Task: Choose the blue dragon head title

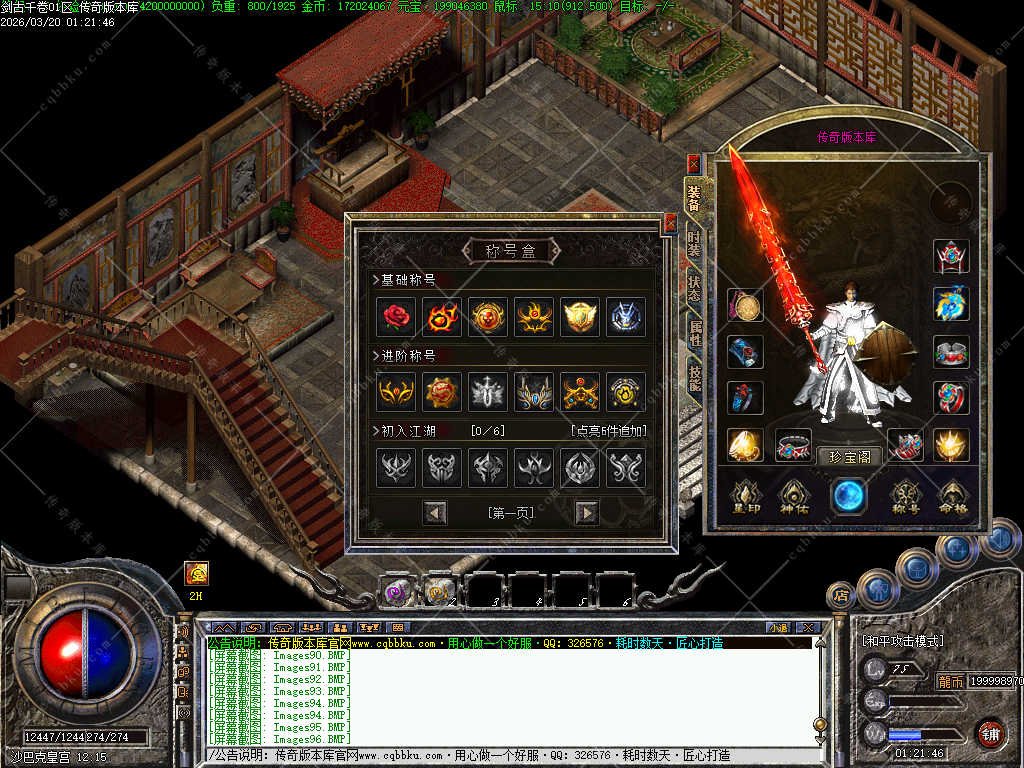Action: (626, 317)
